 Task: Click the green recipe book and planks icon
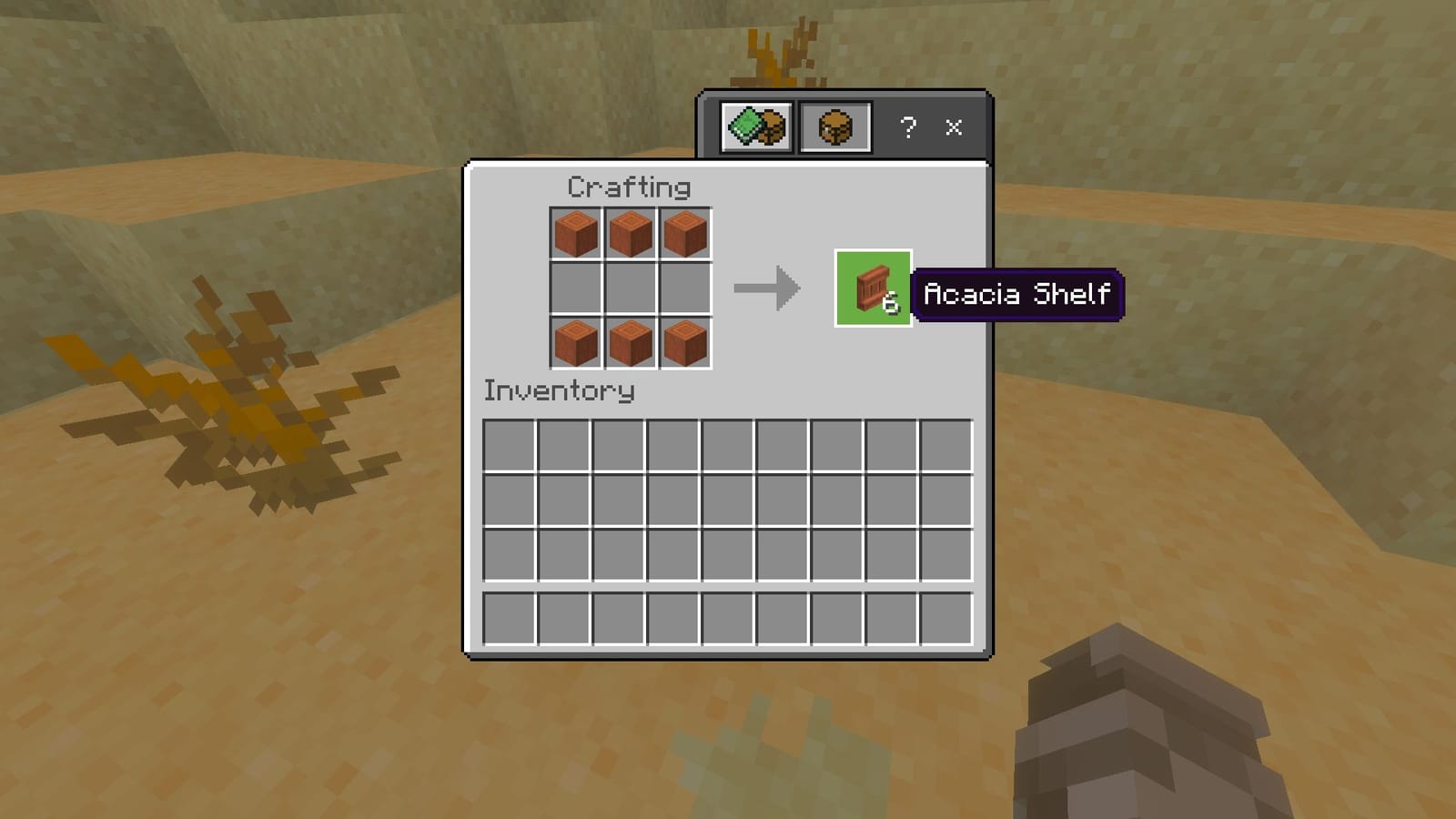(755, 127)
